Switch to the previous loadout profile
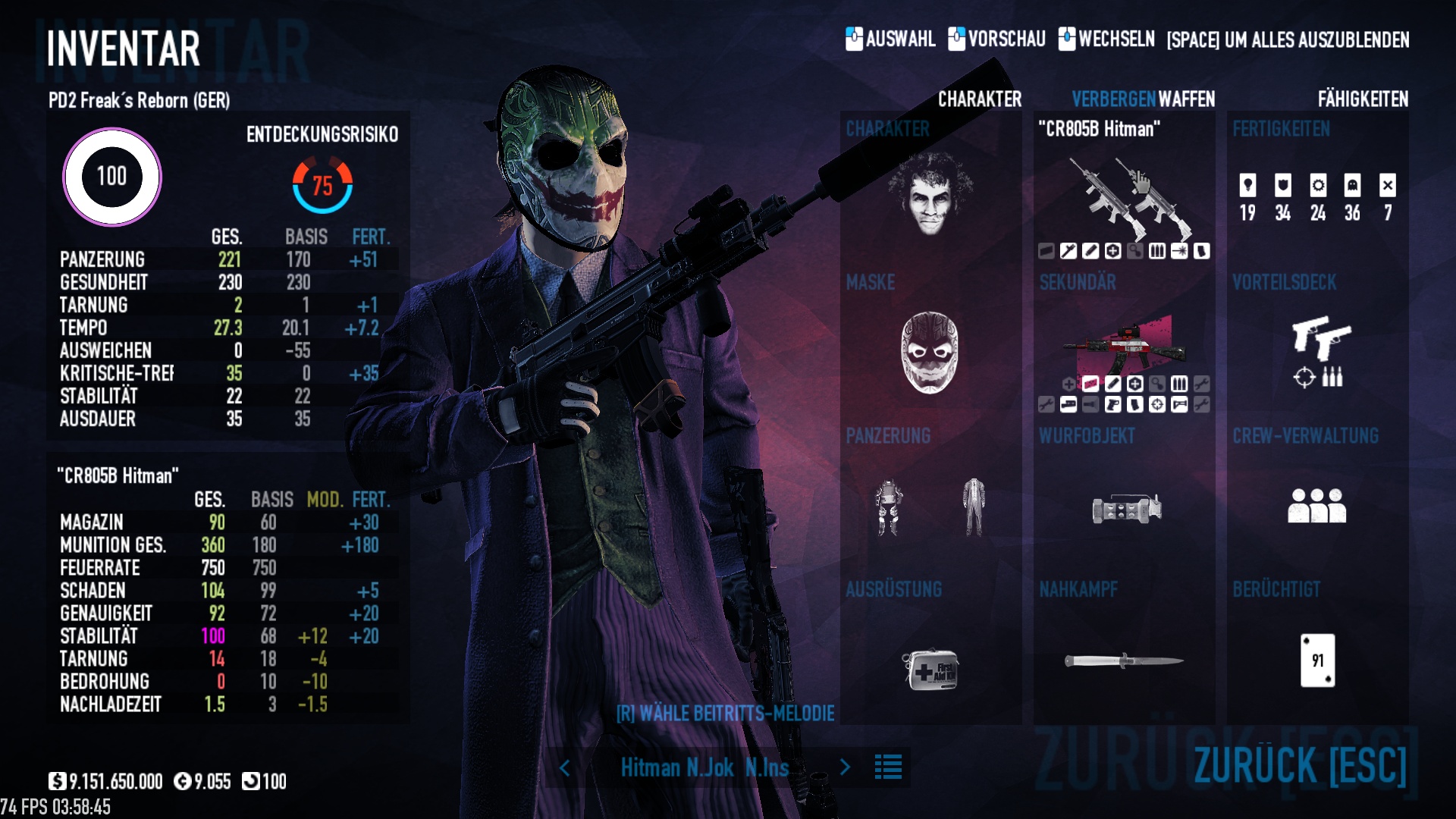The height and width of the screenshot is (819, 1456). point(565,767)
